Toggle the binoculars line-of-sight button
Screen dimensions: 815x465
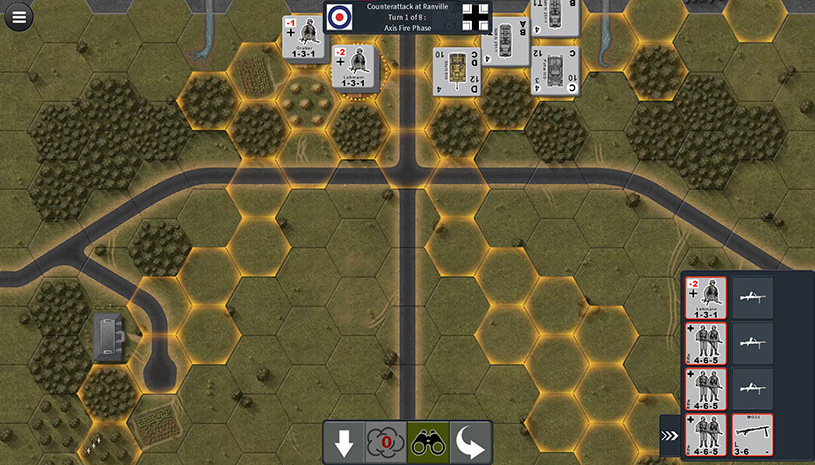[427, 443]
